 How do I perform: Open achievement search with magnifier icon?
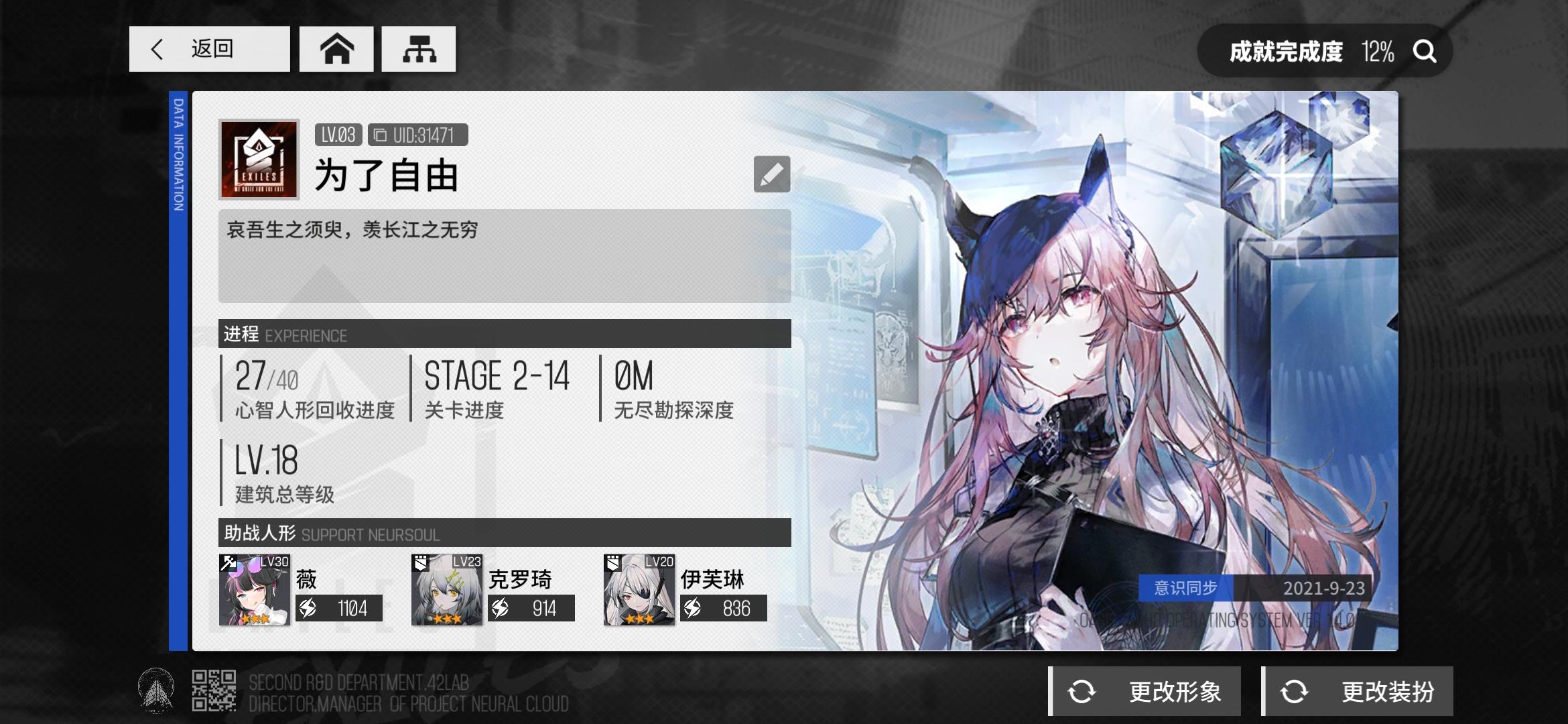[x=1425, y=50]
